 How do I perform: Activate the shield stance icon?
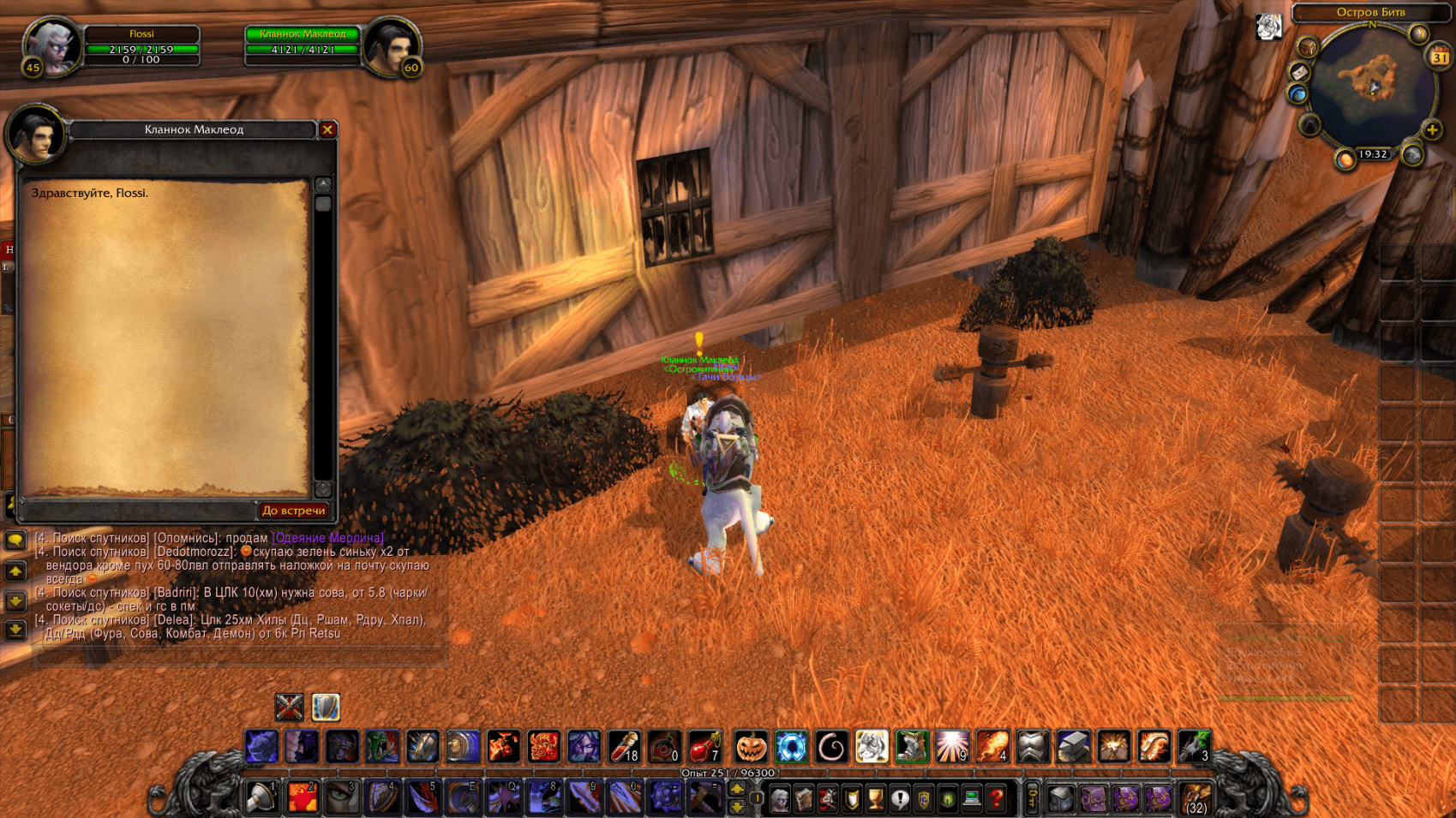pyautogui.click(x=326, y=708)
